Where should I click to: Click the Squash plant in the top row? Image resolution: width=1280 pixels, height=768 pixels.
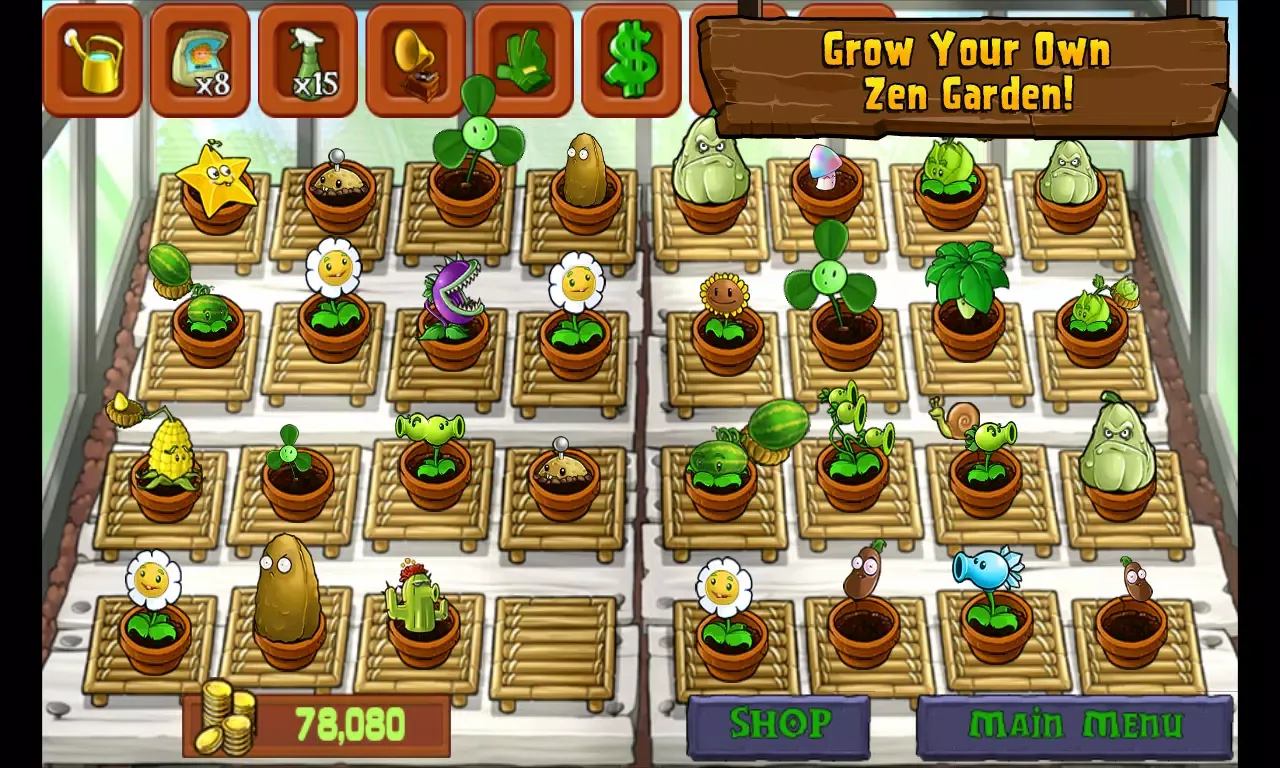click(x=712, y=165)
